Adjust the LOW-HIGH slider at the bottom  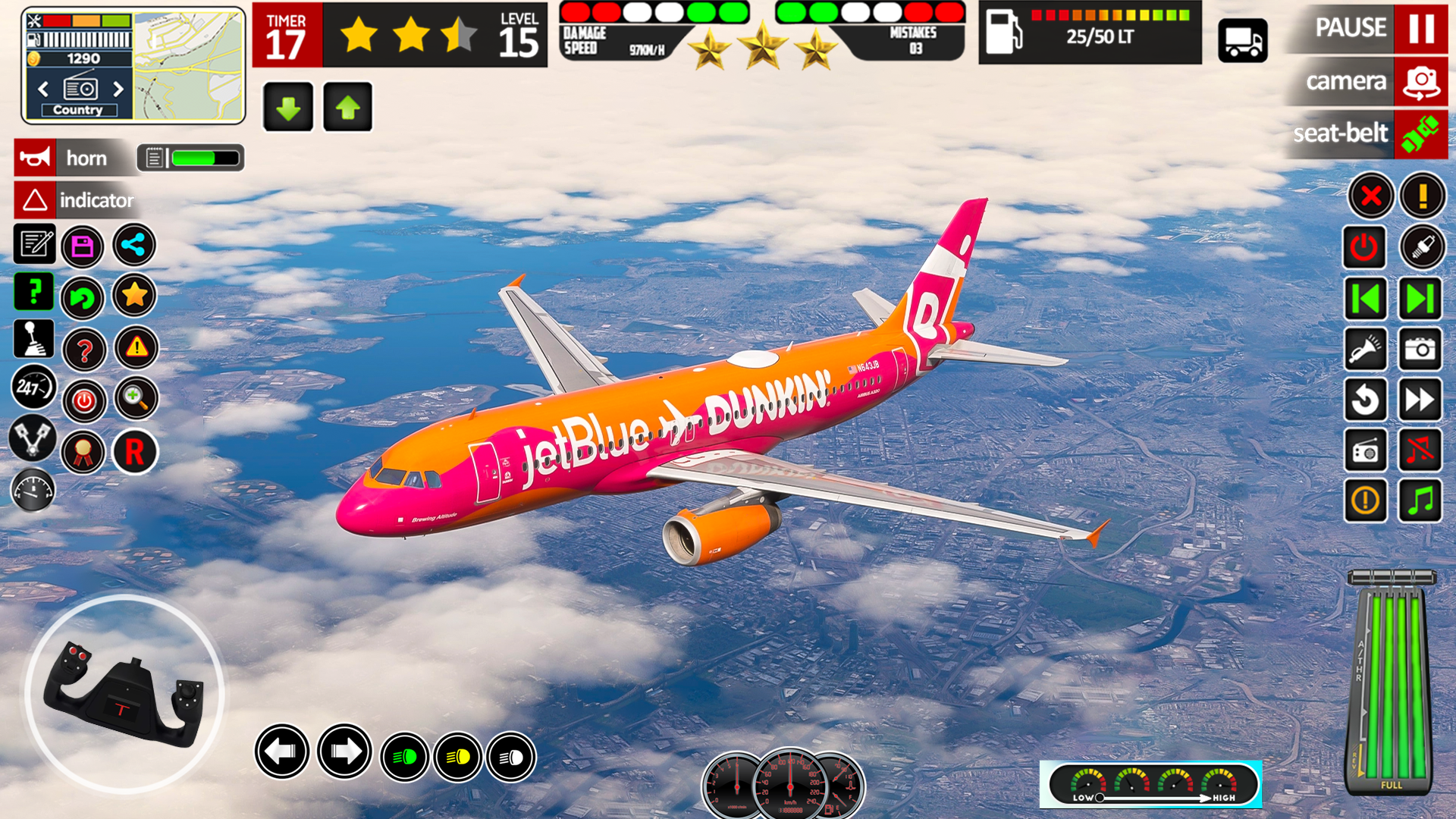[x=1098, y=798]
